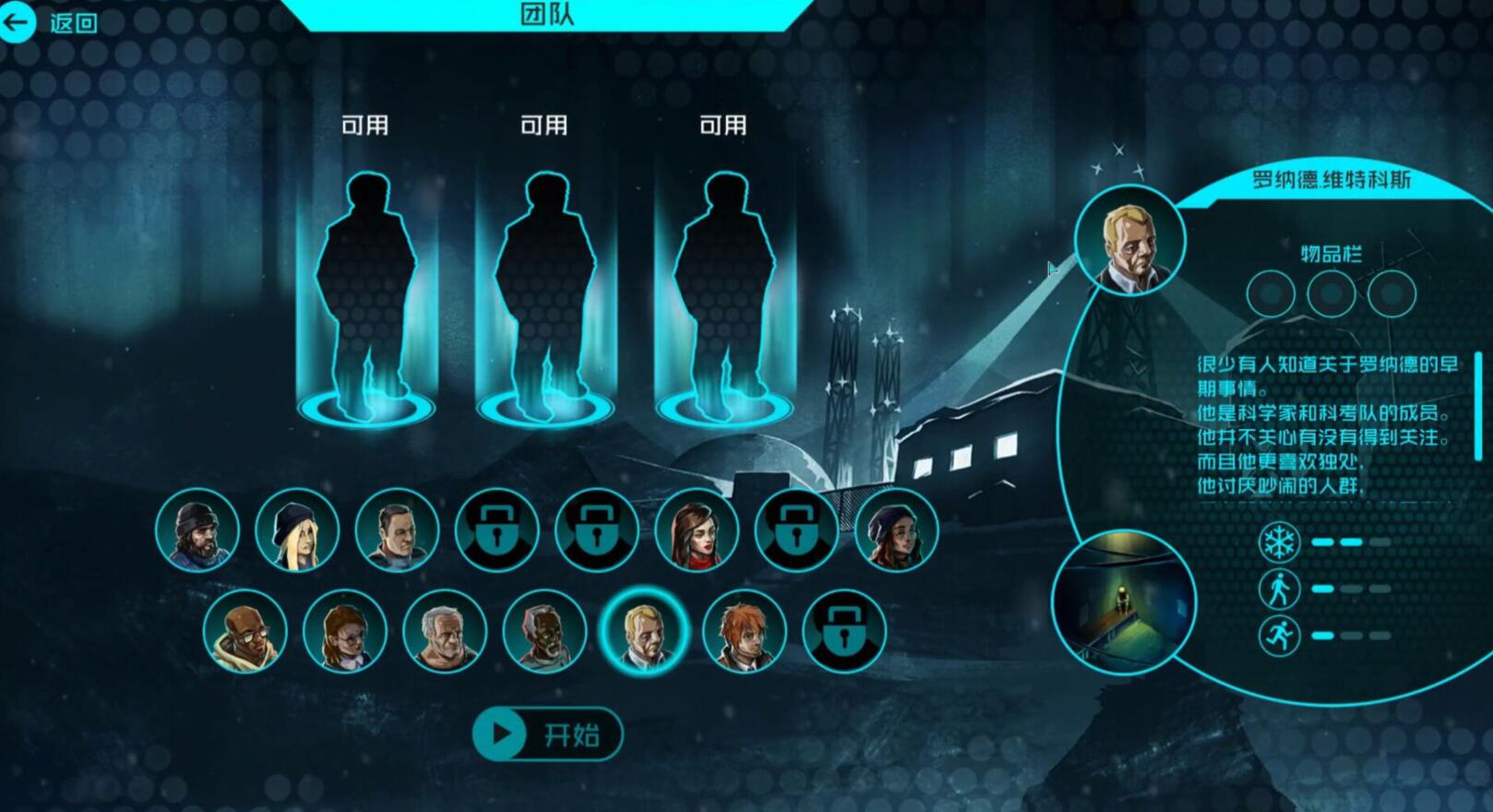Pick the brown-haired woman with round glasses
Screen dimensions: 1493x812
click(x=344, y=631)
